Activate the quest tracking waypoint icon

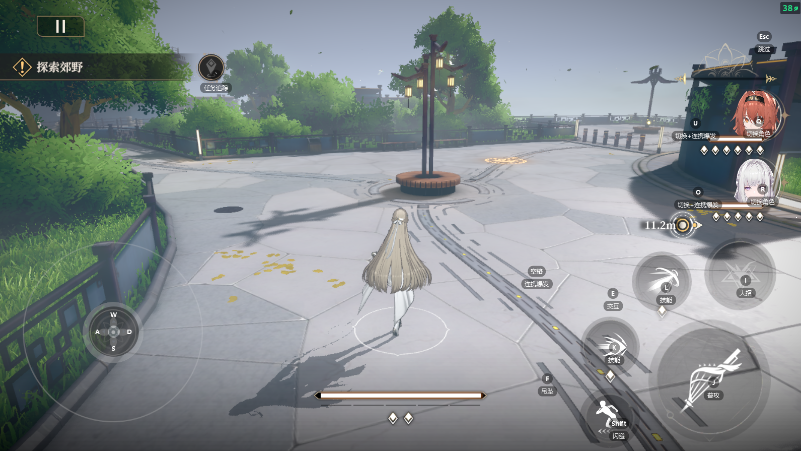pos(212,68)
